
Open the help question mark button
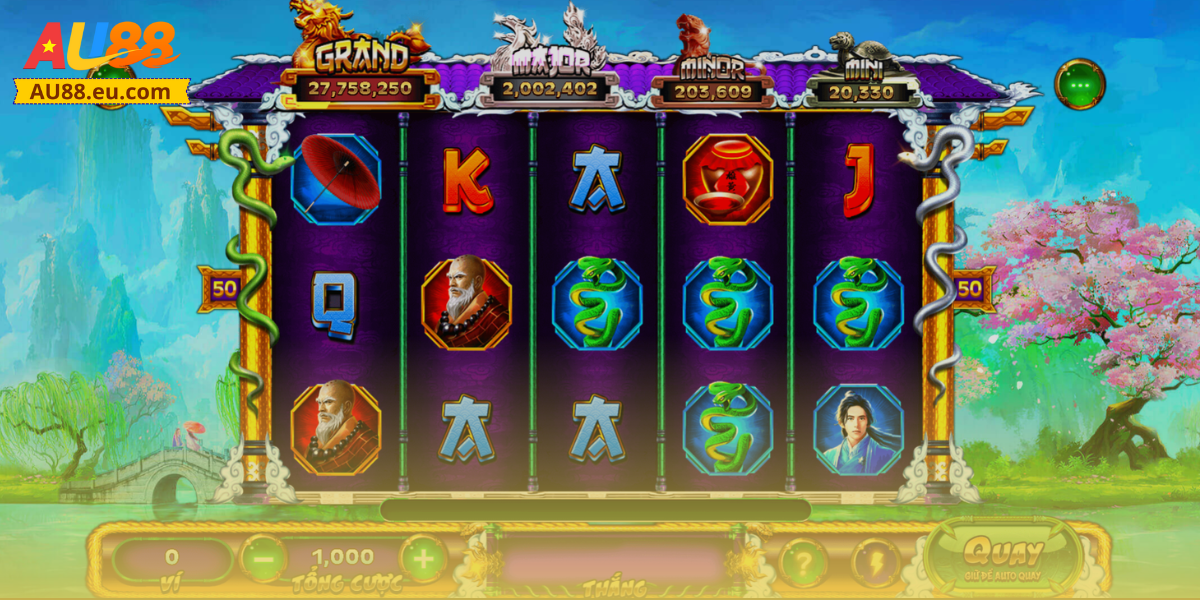tap(802, 562)
